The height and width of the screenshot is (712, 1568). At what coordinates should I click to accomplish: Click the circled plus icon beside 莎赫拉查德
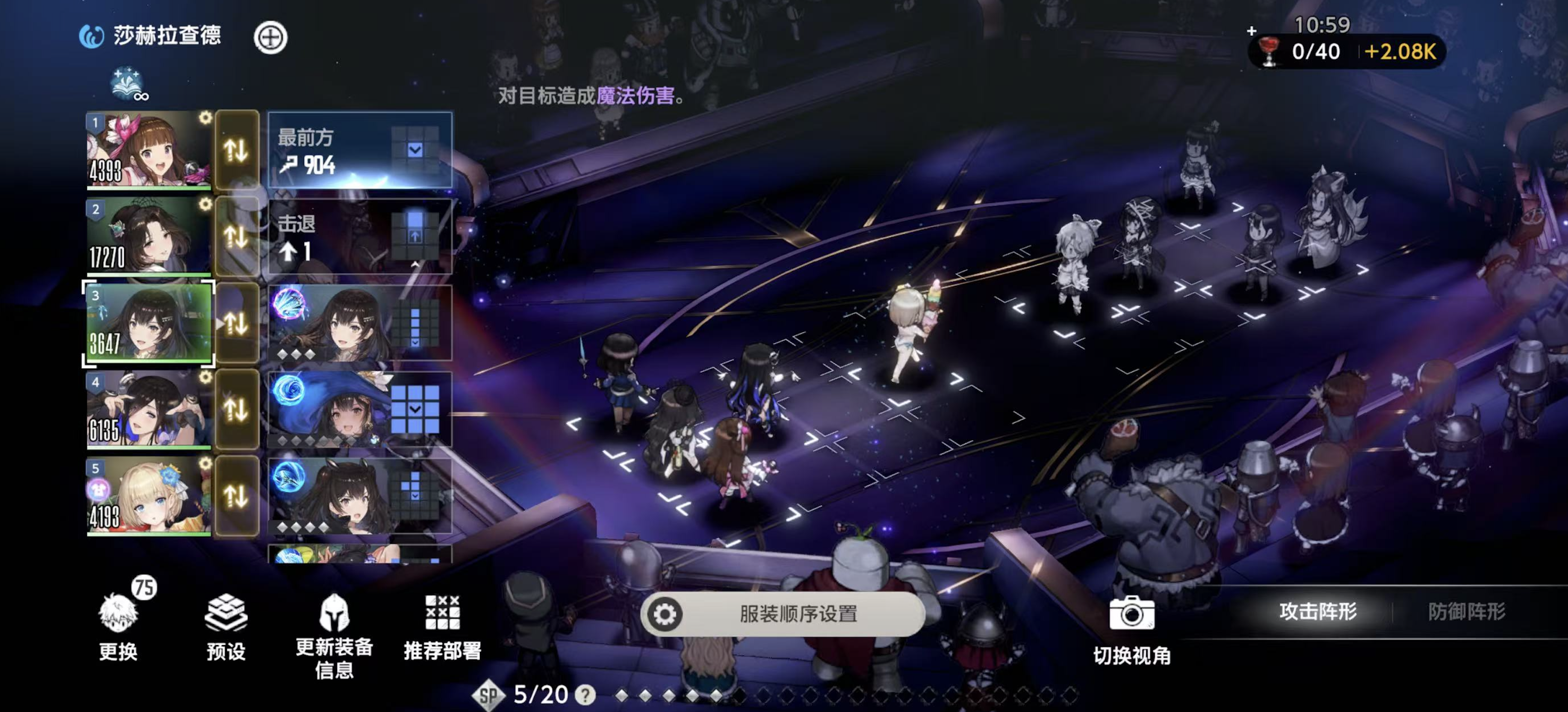(x=270, y=38)
